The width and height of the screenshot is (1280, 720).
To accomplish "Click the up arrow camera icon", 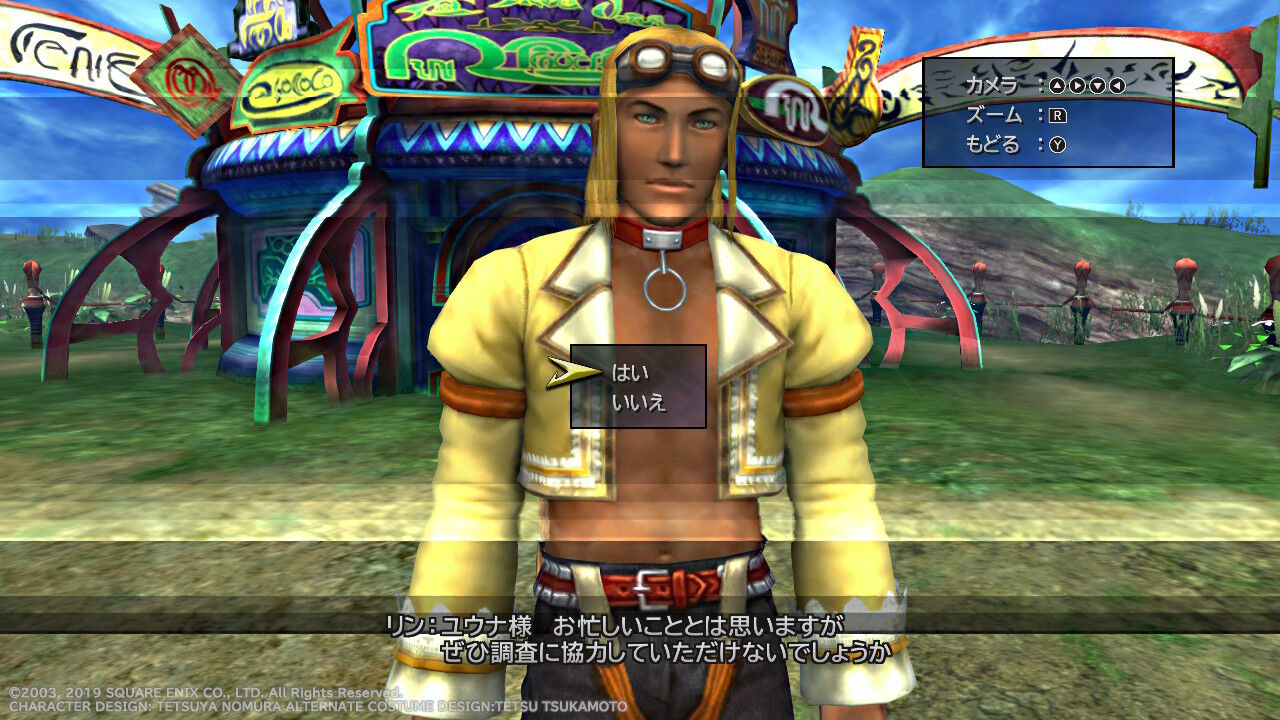I will 1058,85.
